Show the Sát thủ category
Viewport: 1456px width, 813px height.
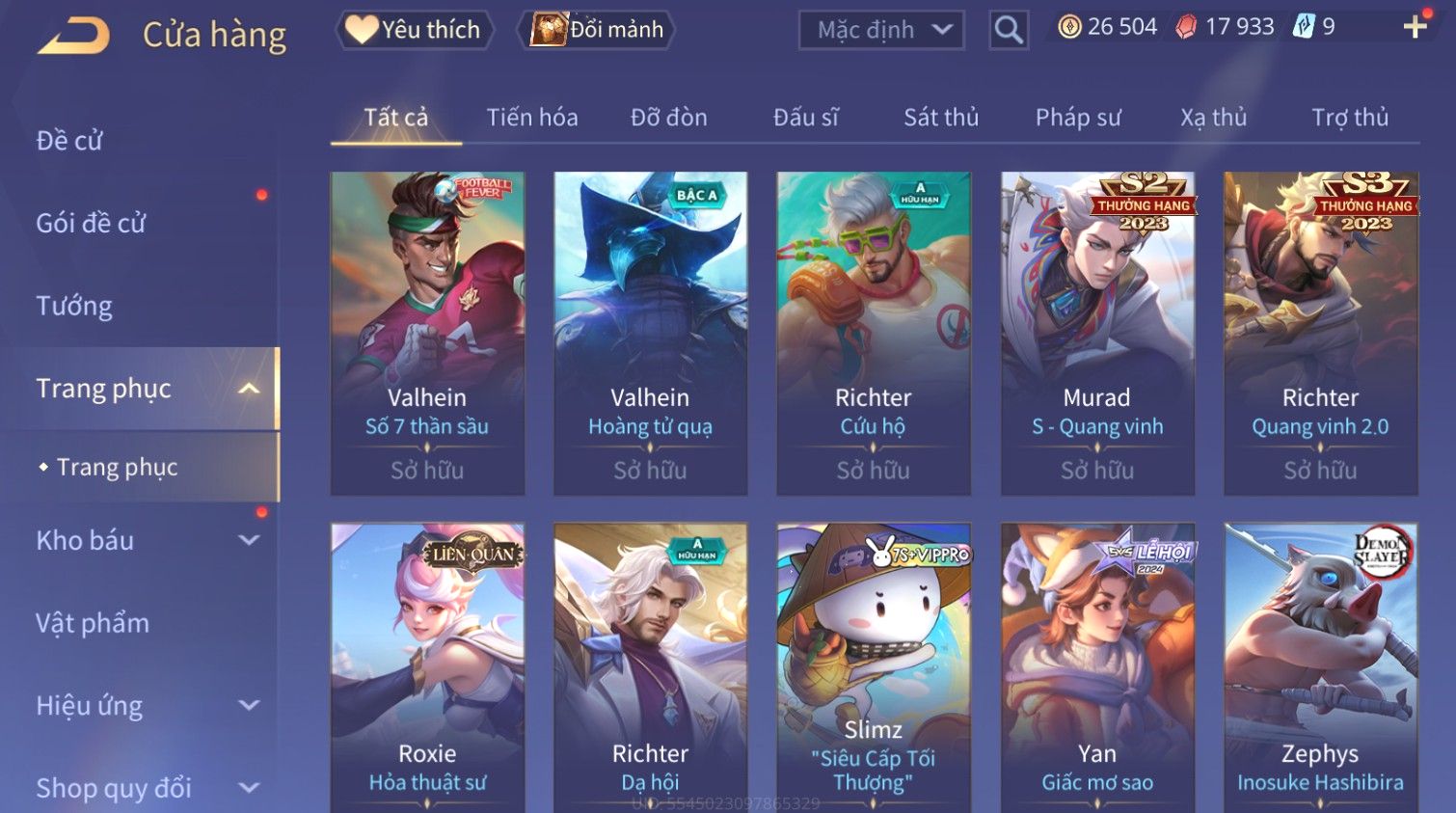pos(941,118)
